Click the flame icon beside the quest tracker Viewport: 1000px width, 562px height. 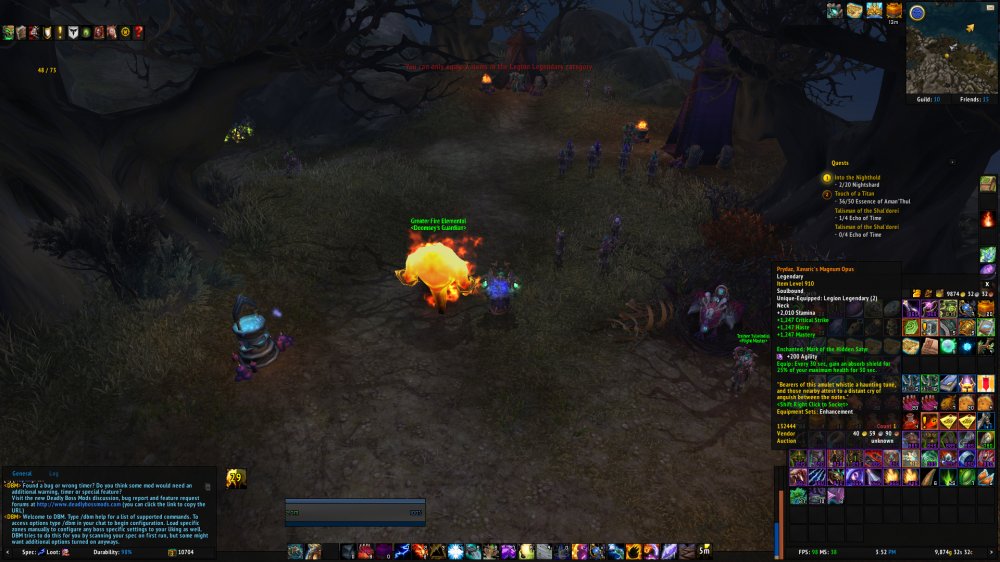[x=988, y=218]
